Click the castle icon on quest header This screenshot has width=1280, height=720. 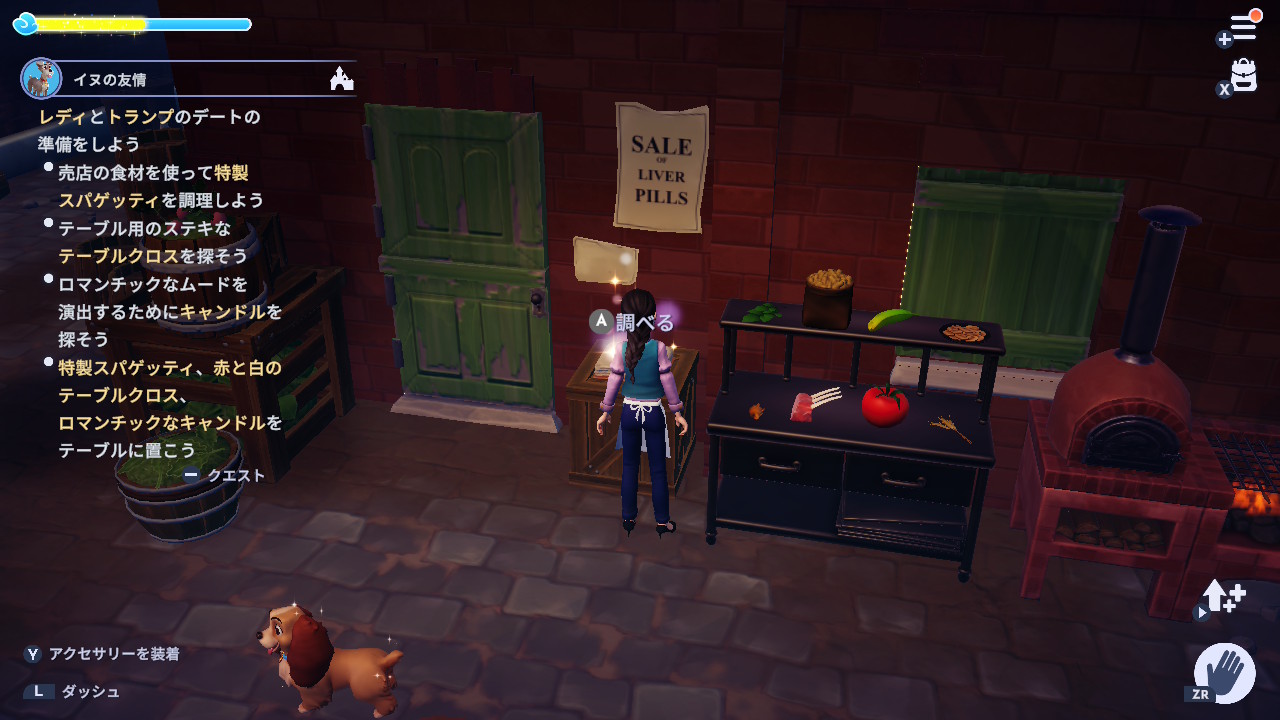(x=342, y=78)
